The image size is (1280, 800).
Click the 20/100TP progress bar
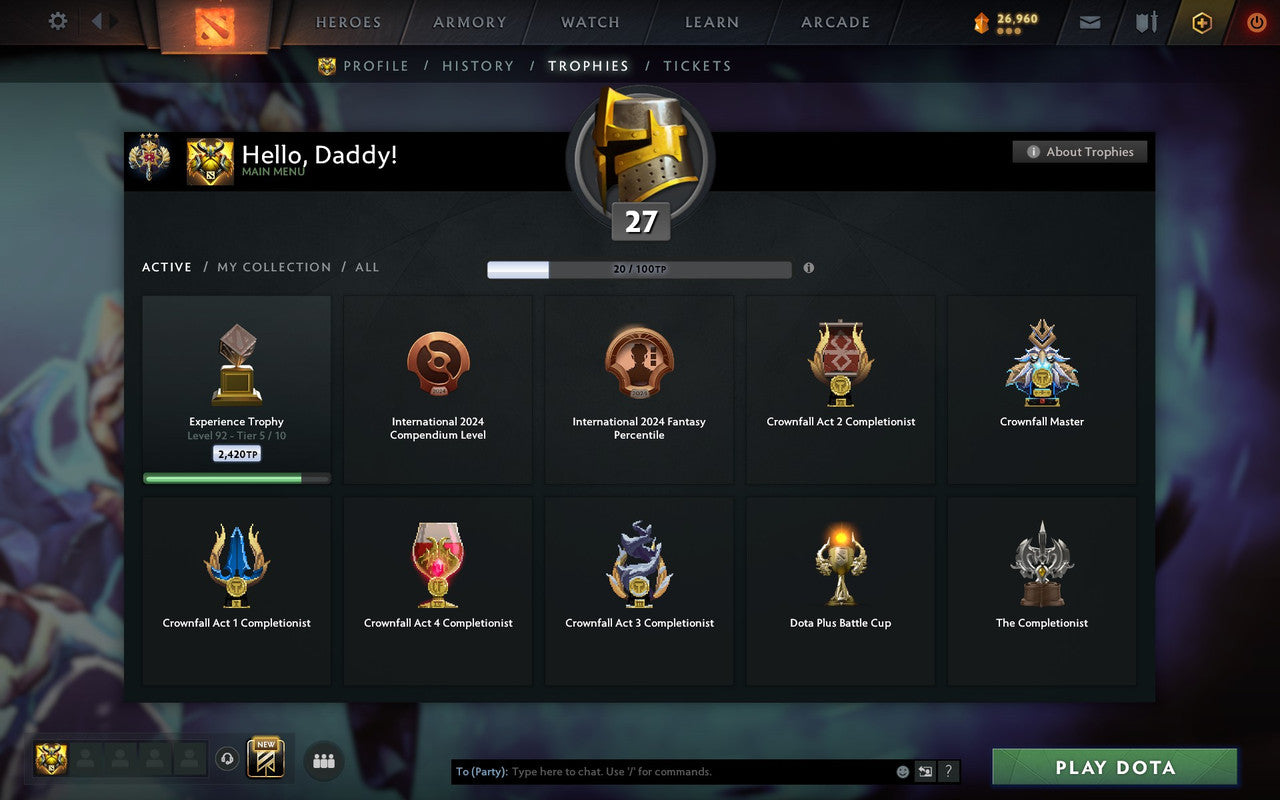(639, 269)
